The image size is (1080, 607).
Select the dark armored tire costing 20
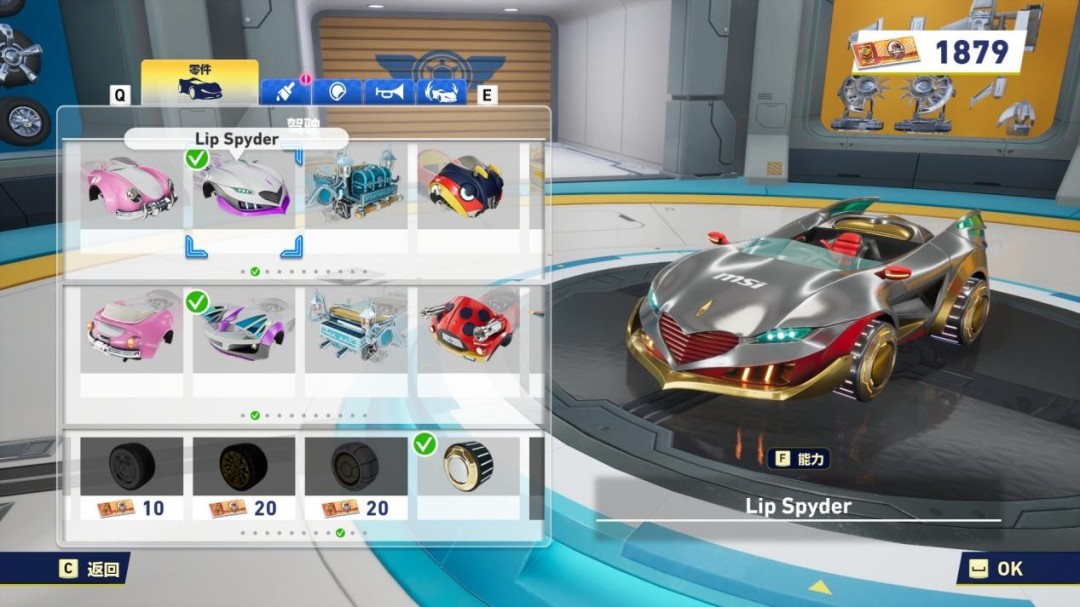coord(355,478)
